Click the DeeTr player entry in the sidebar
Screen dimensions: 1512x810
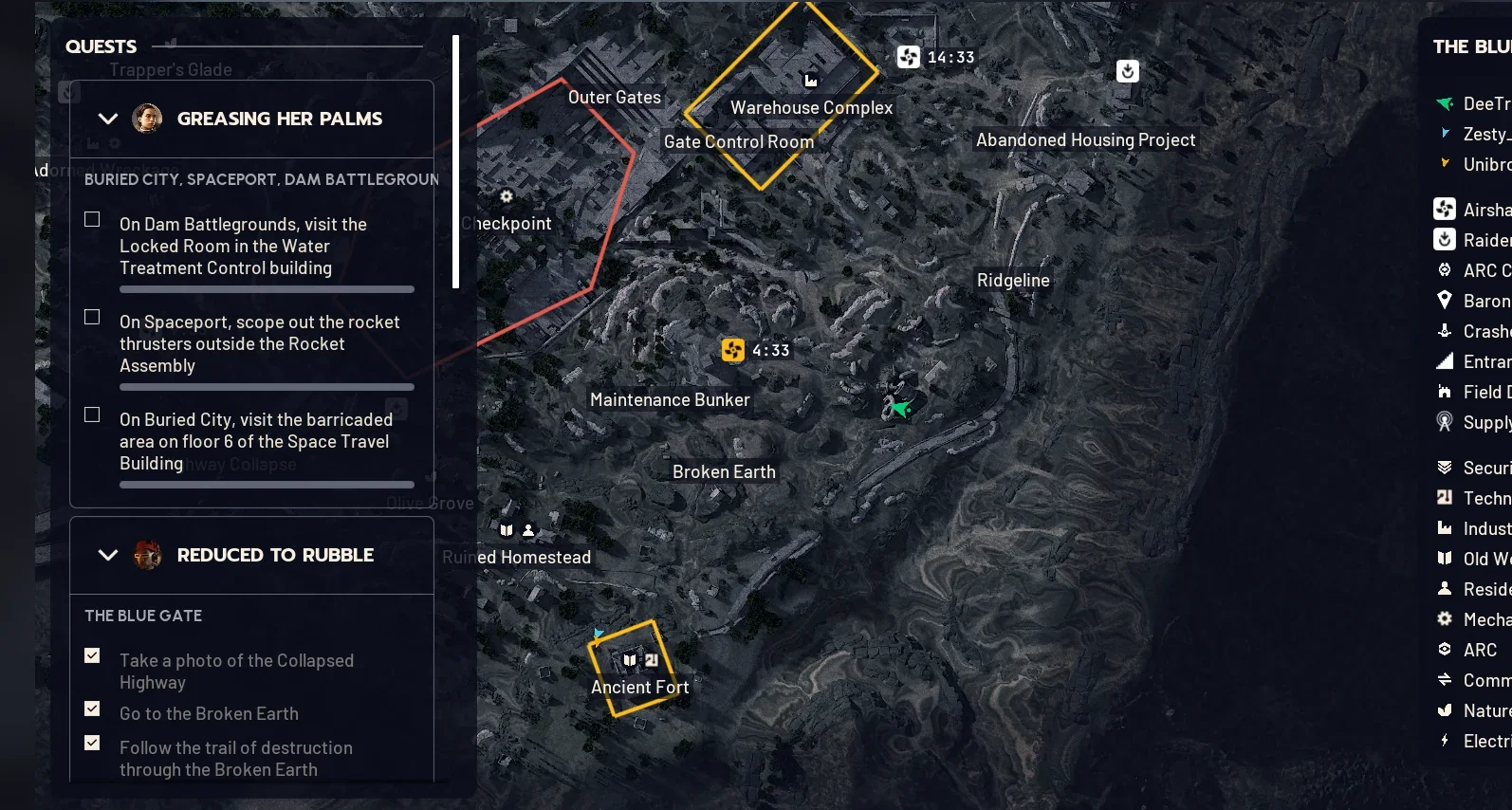coord(1480,104)
